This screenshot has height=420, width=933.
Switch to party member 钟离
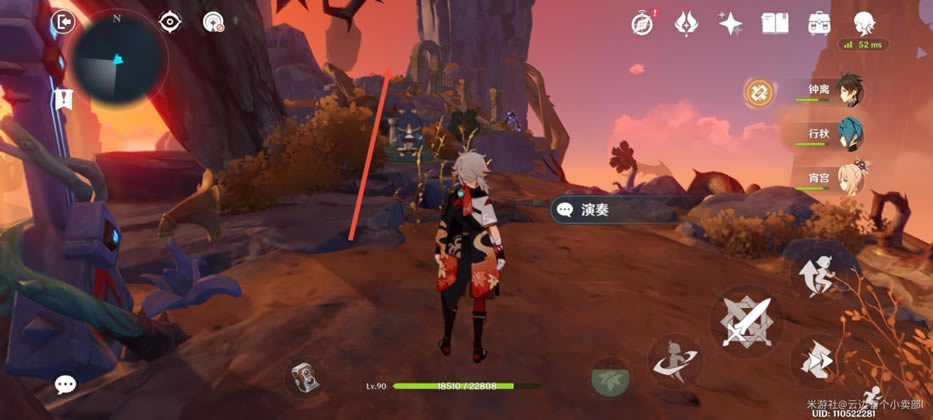pyautogui.click(x=850, y=91)
